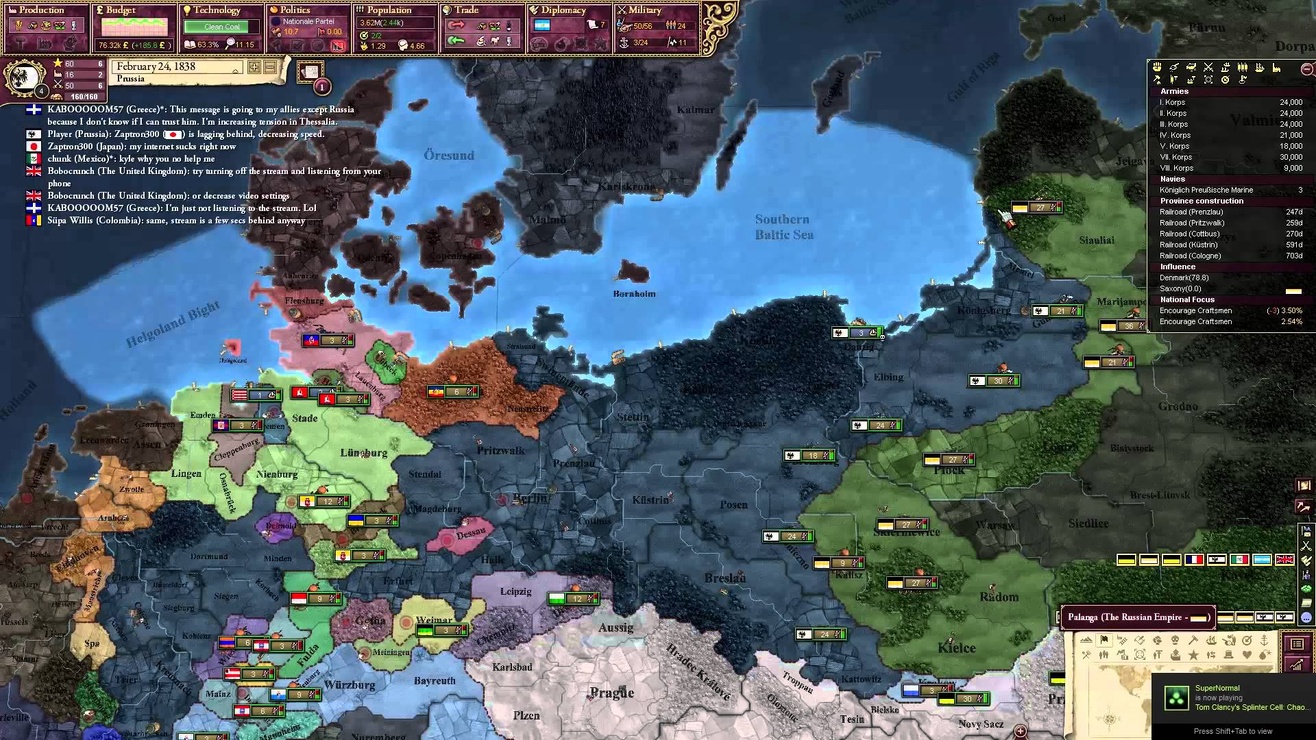Screen dimensions: 1316x740
Task: Switch to the political map mode flag icon
Action: click(x=1104, y=639)
